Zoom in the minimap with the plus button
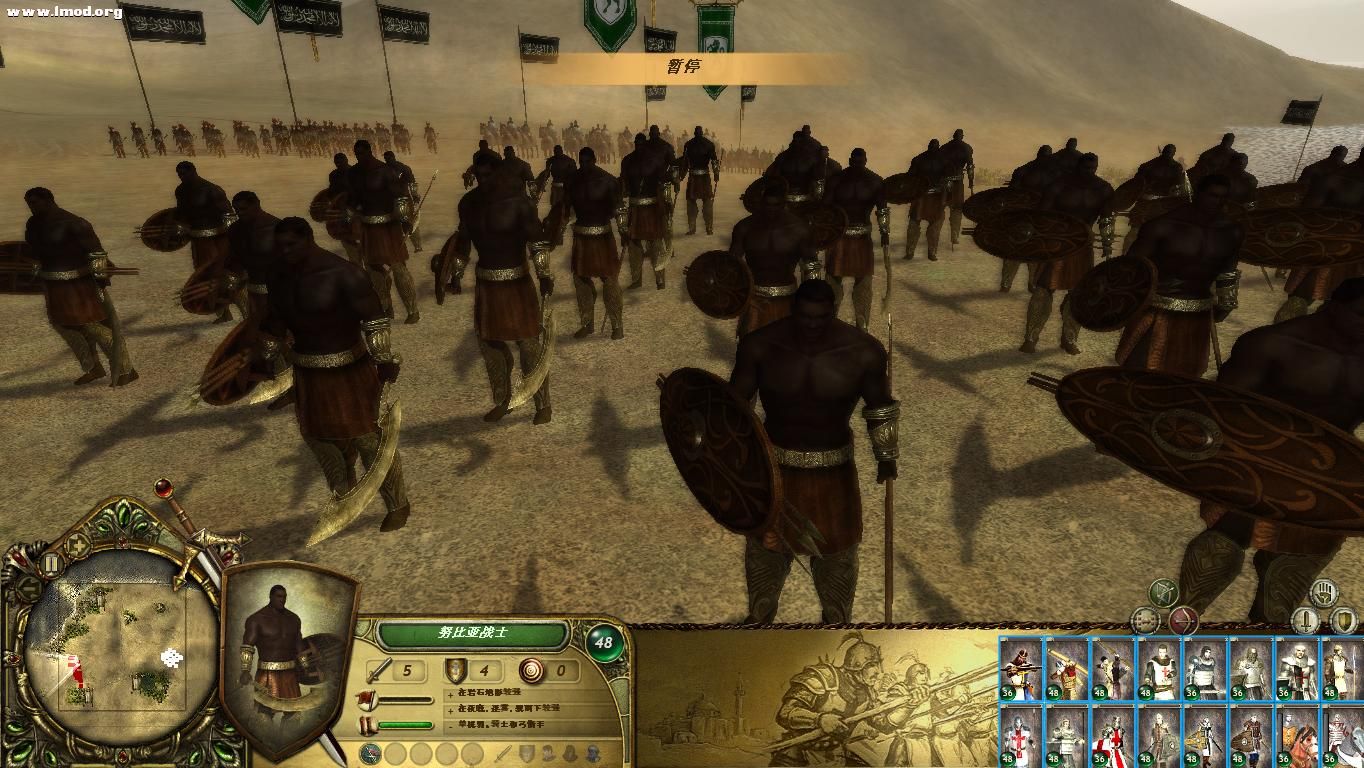This screenshot has height=768, width=1364. pos(77,545)
